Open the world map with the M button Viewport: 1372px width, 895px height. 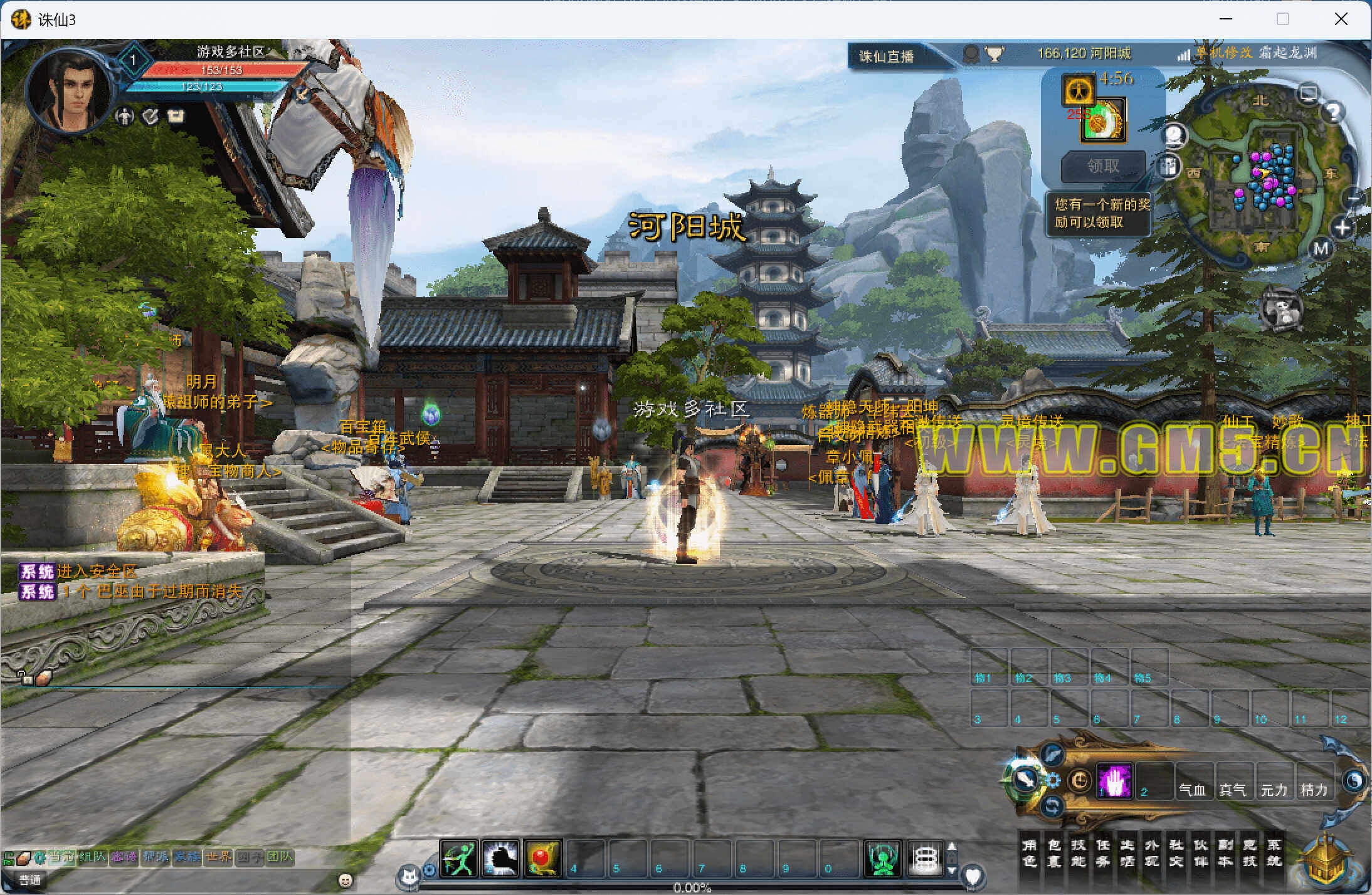[x=1321, y=249]
